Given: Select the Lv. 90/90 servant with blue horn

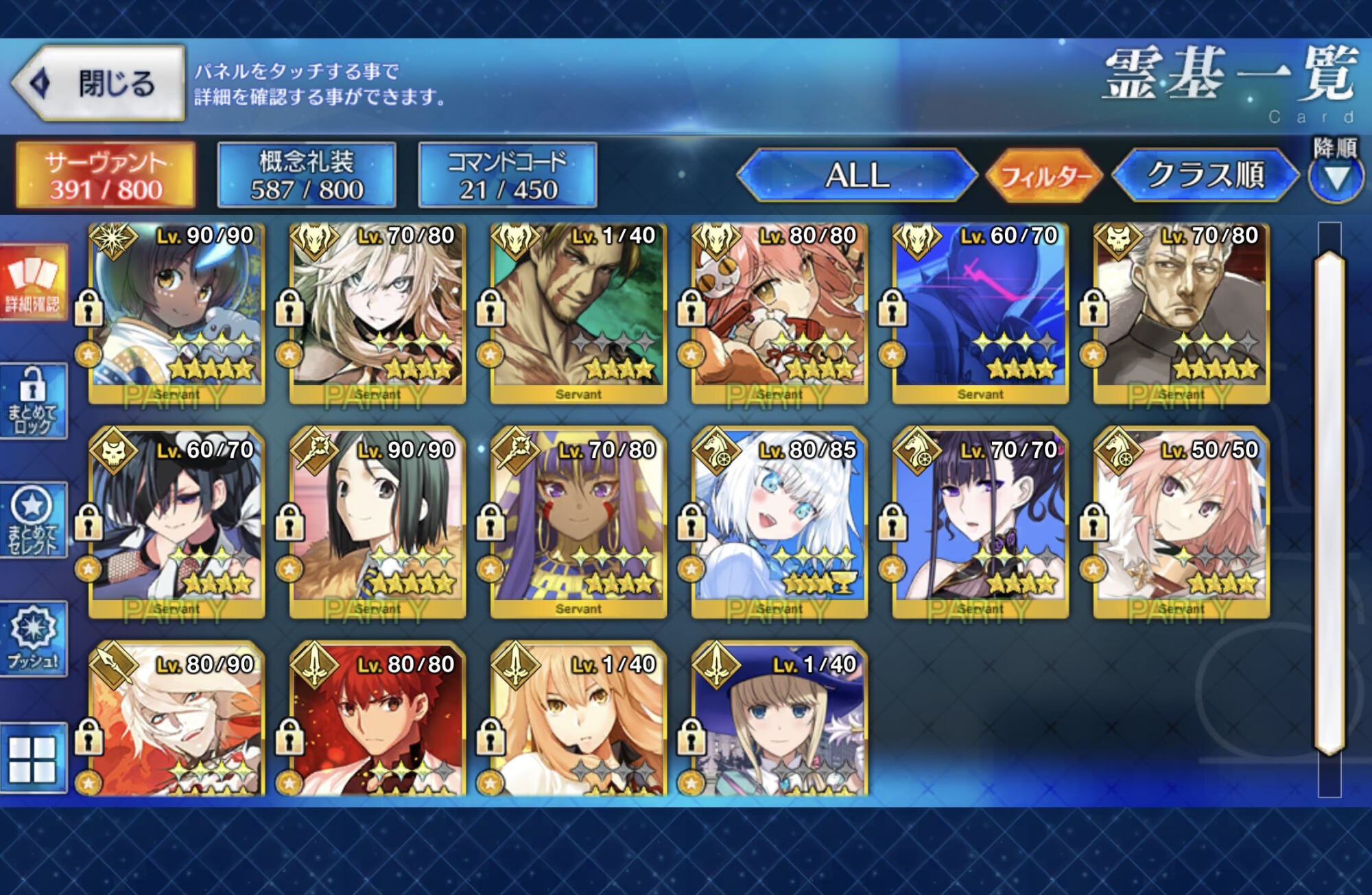Looking at the screenshot, I should (176, 312).
